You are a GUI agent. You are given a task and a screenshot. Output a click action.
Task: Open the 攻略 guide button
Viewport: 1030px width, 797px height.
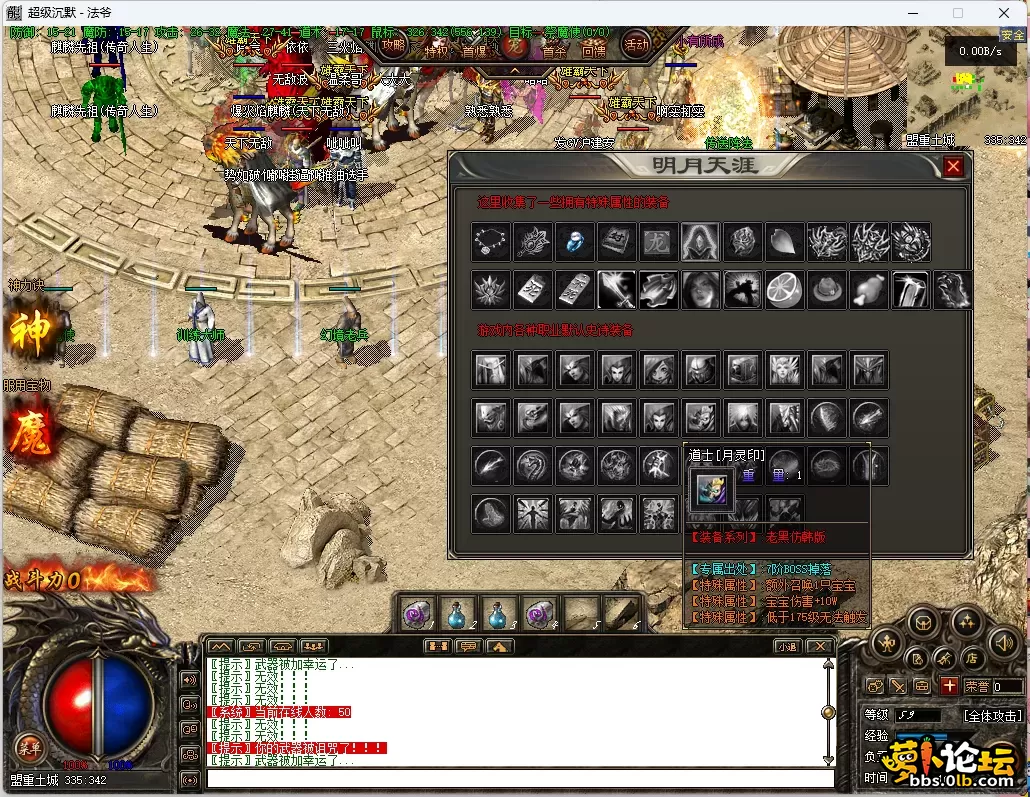393,45
